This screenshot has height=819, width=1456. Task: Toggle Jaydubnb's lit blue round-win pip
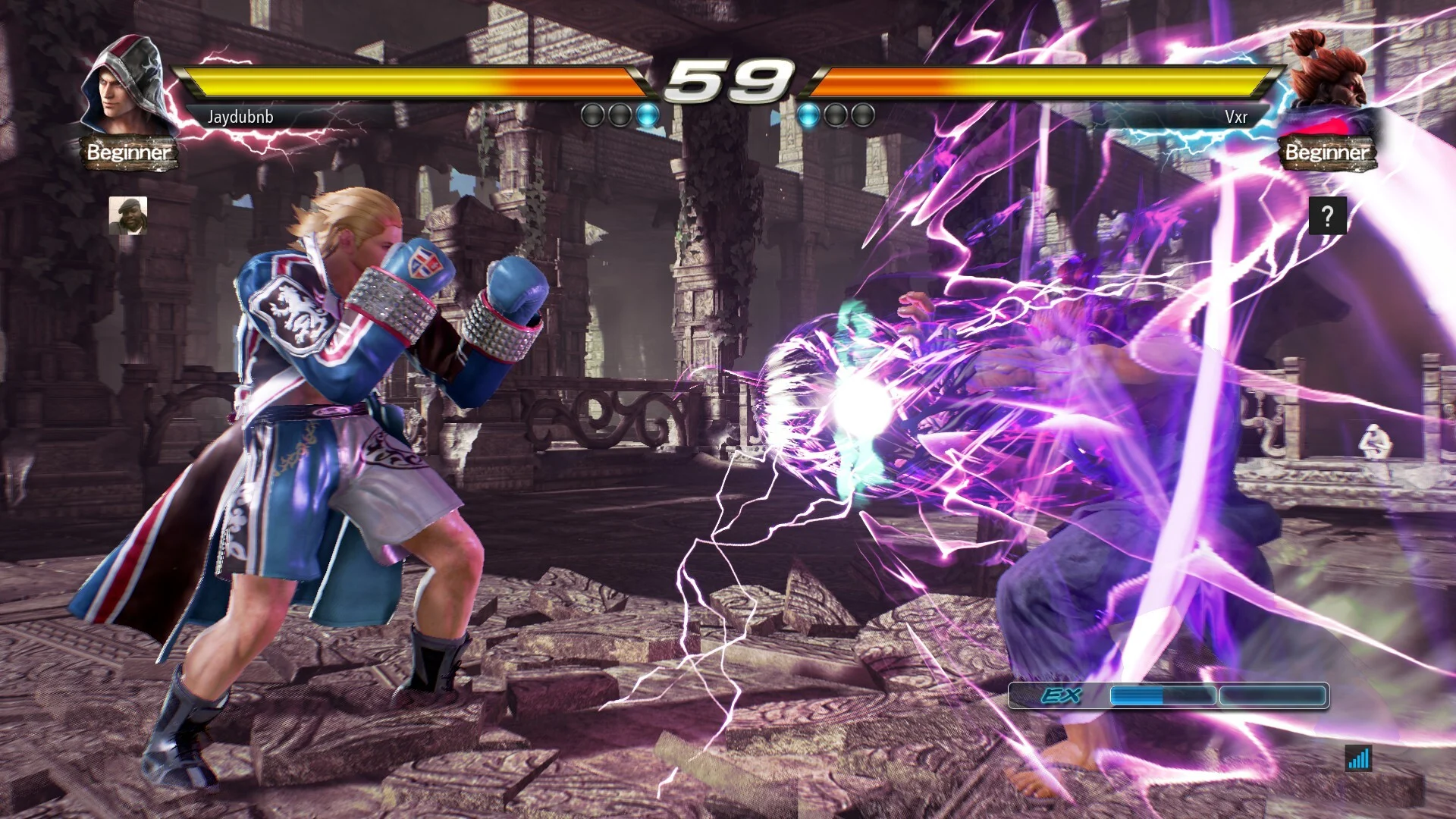(645, 114)
